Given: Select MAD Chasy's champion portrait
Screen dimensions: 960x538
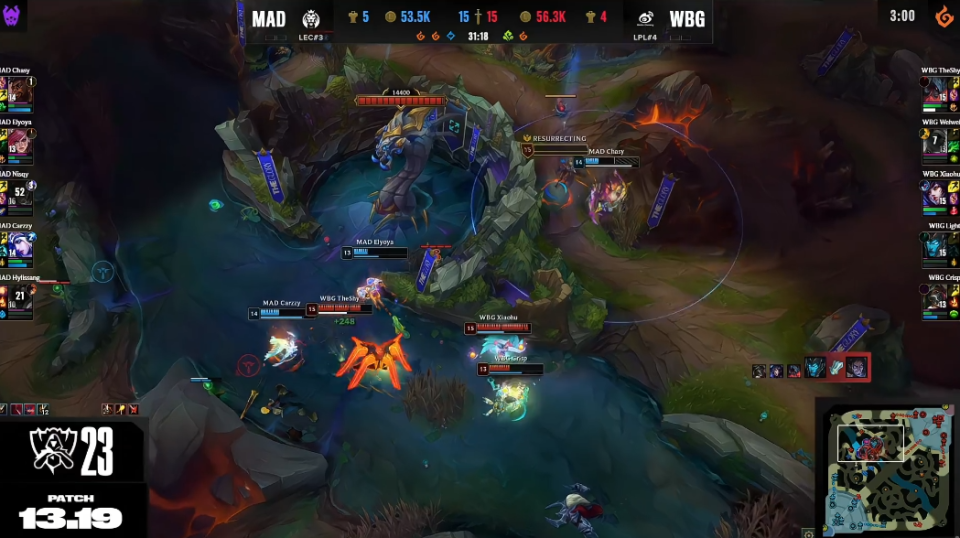Looking at the screenshot, I should coord(19,92).
